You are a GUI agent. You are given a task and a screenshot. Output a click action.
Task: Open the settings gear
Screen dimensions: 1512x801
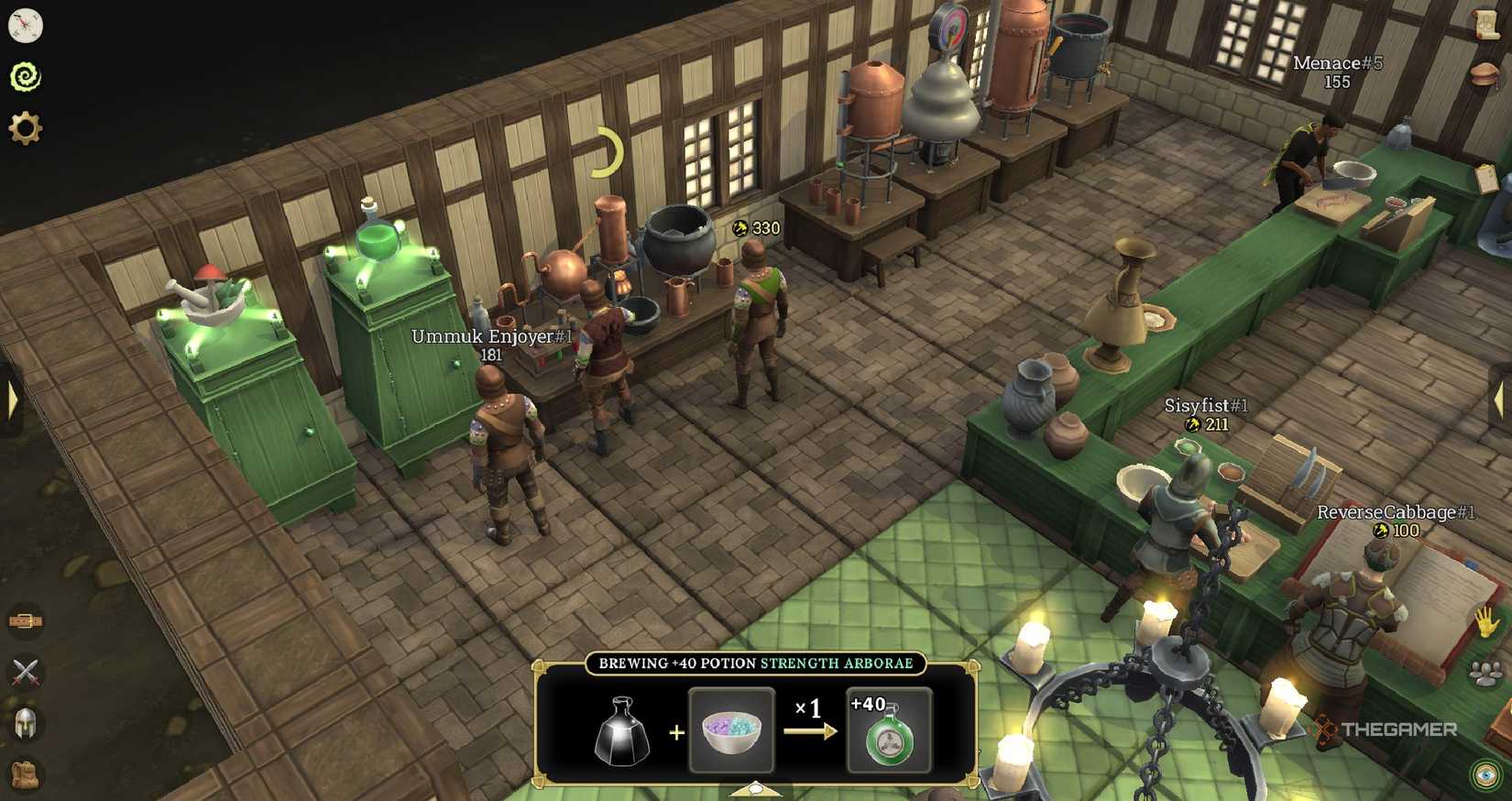click(27, 128)
